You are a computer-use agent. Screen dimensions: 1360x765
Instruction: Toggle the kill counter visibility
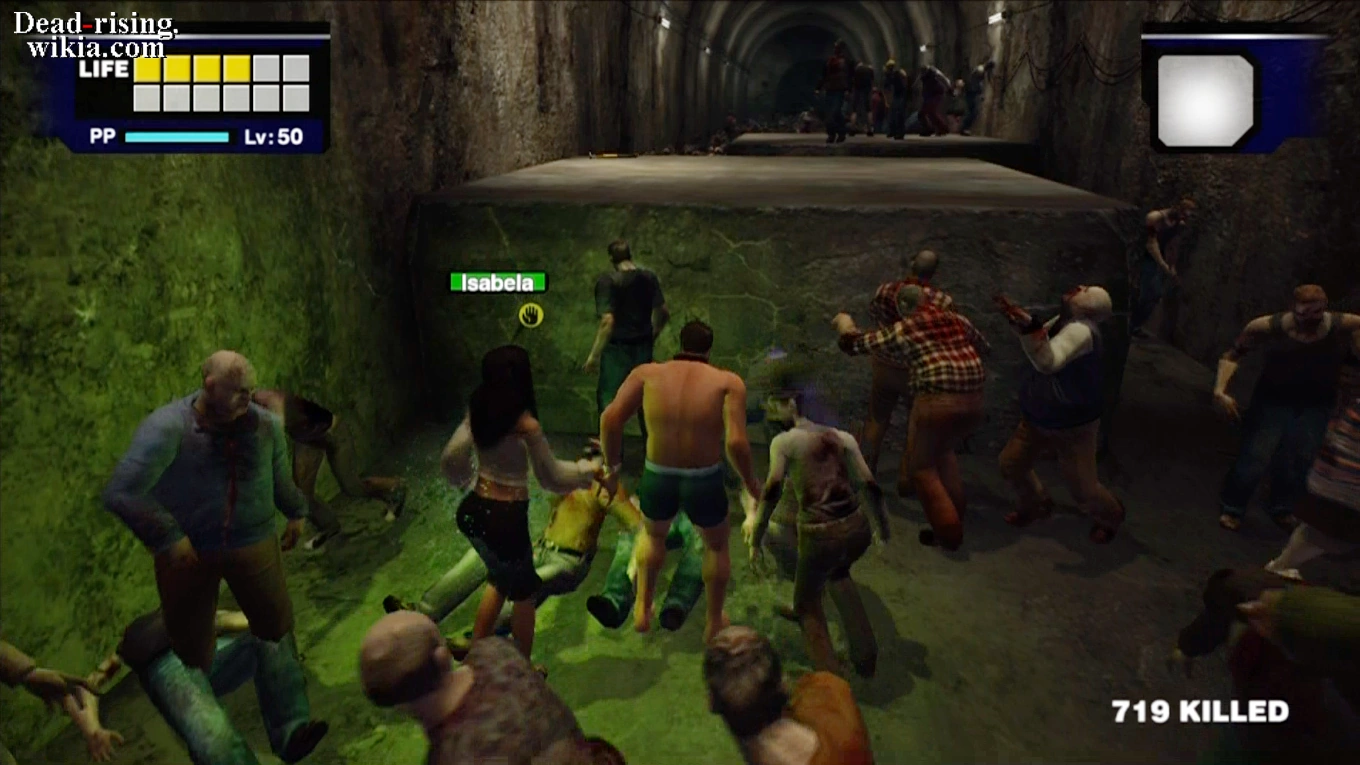click(x=1197, y=712)
